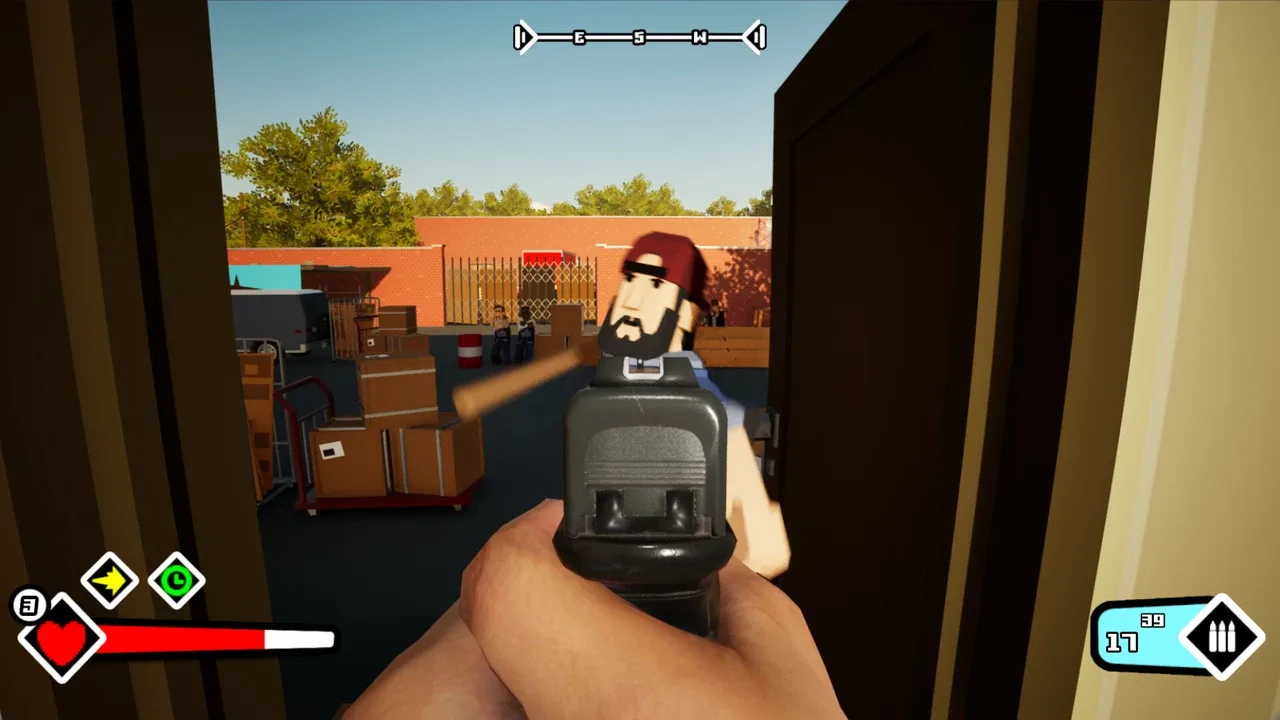Image resolution: width=1280 pixels, height=720 pixels.
Task: Activate the green clock ability icon
Action: click(177, 580)
